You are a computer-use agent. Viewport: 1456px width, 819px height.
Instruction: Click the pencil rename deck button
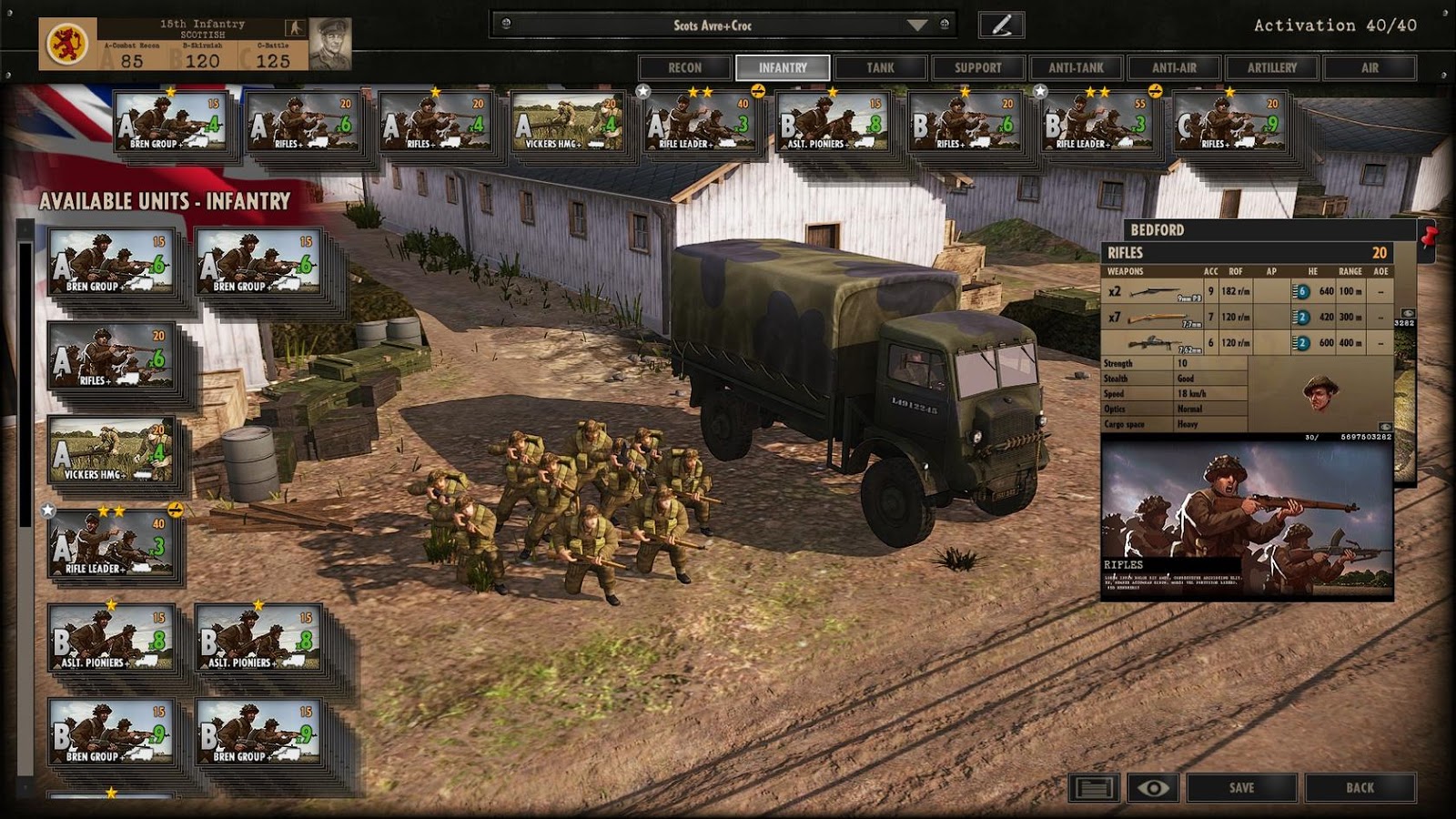pyautogui.click(x=1001, y=25)
